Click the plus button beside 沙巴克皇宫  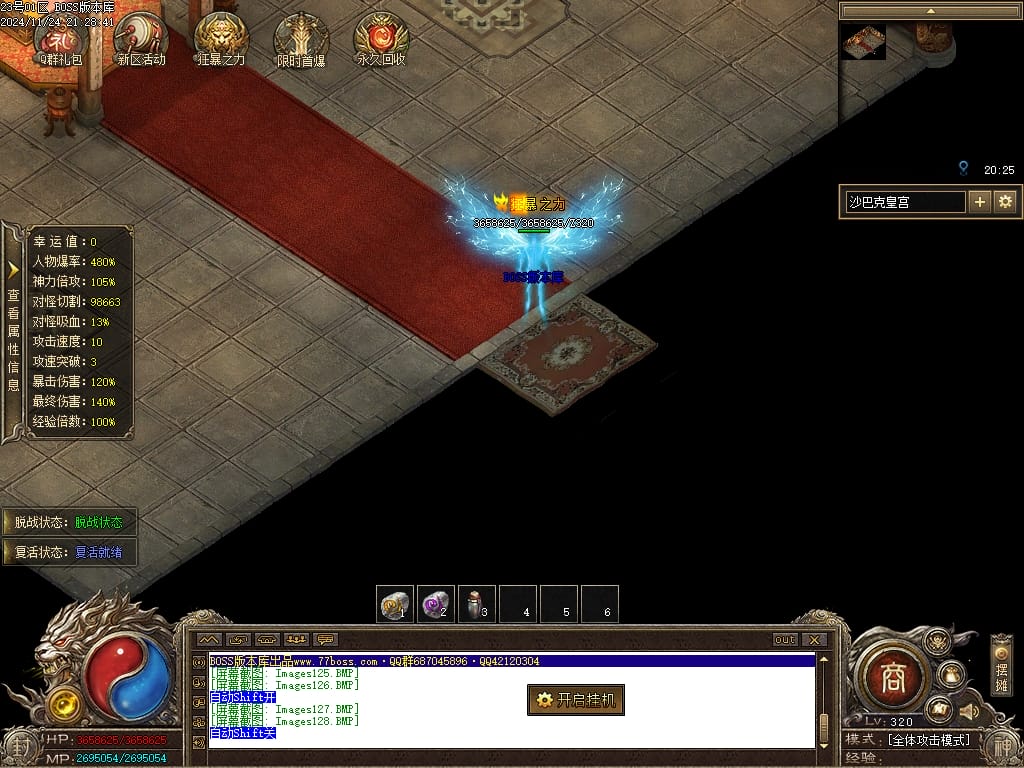tap(980, 202)
